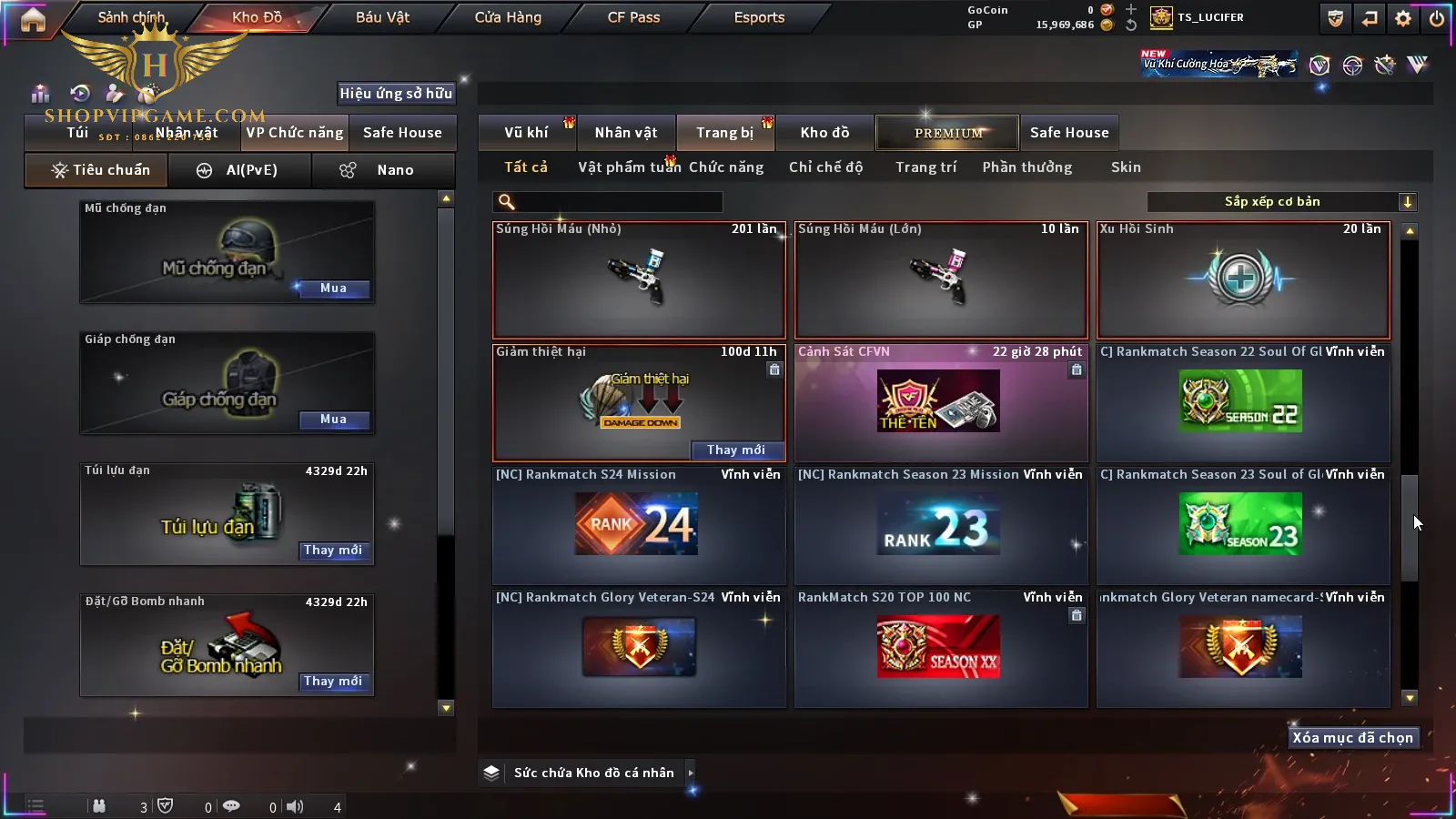Return to Sảnh chính lobby
Viewport: 1456px width, 819px height.
(x=131, y=17)
